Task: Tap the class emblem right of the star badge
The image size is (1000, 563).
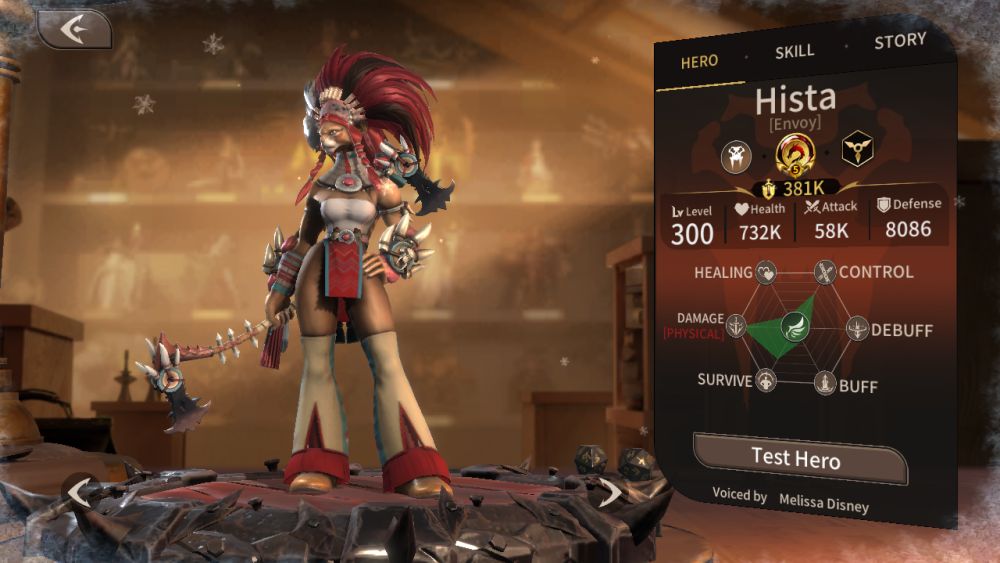Action: (856, 148)
